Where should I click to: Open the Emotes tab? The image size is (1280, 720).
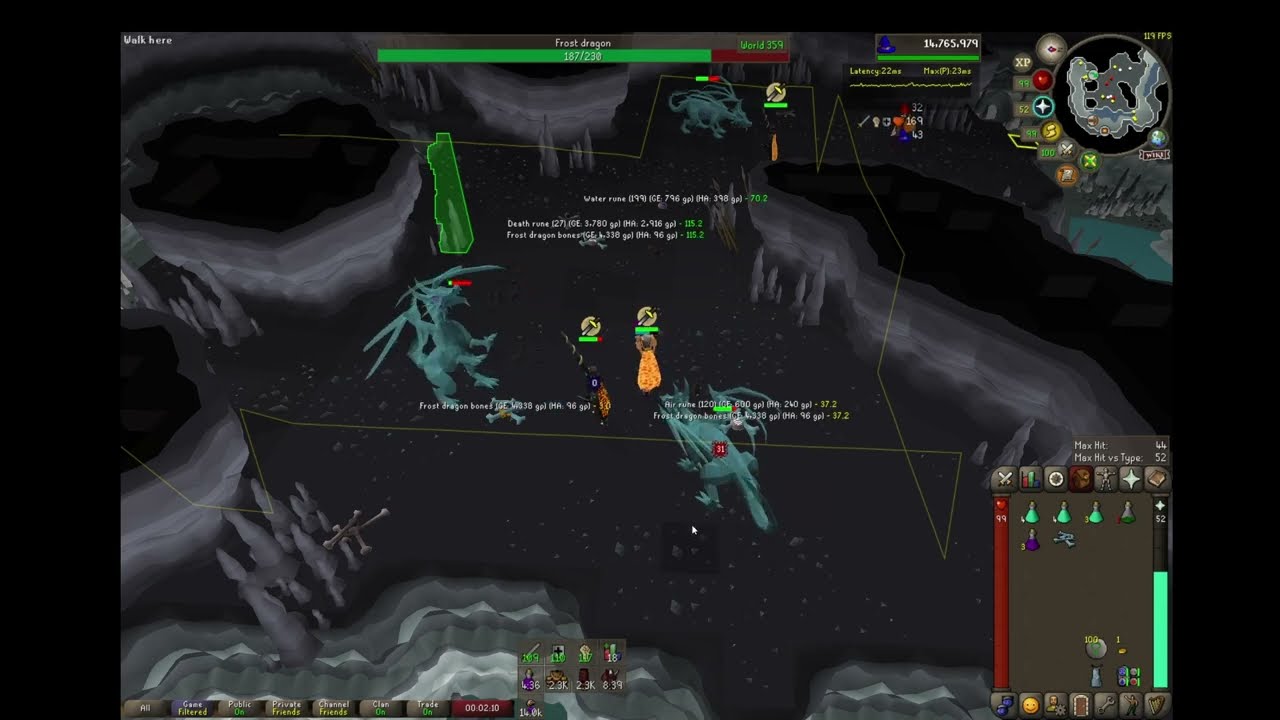pos(1131,705)
